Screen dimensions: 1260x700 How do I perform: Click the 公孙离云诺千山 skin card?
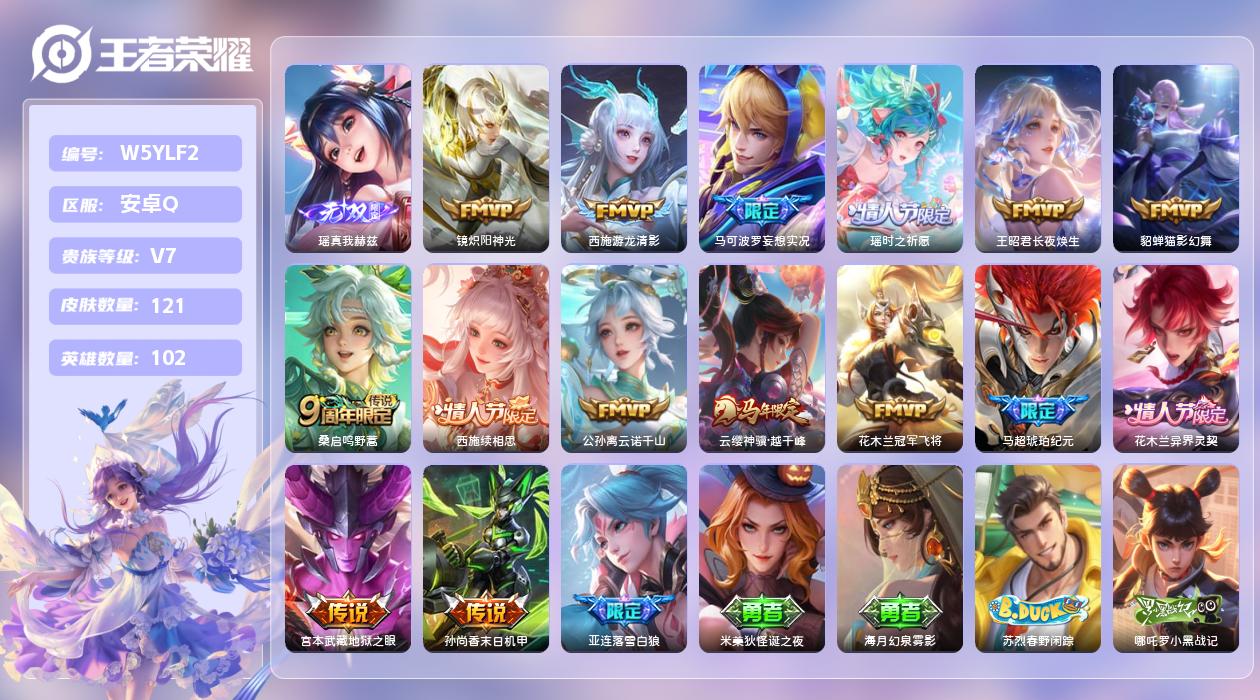coord(624,358)
